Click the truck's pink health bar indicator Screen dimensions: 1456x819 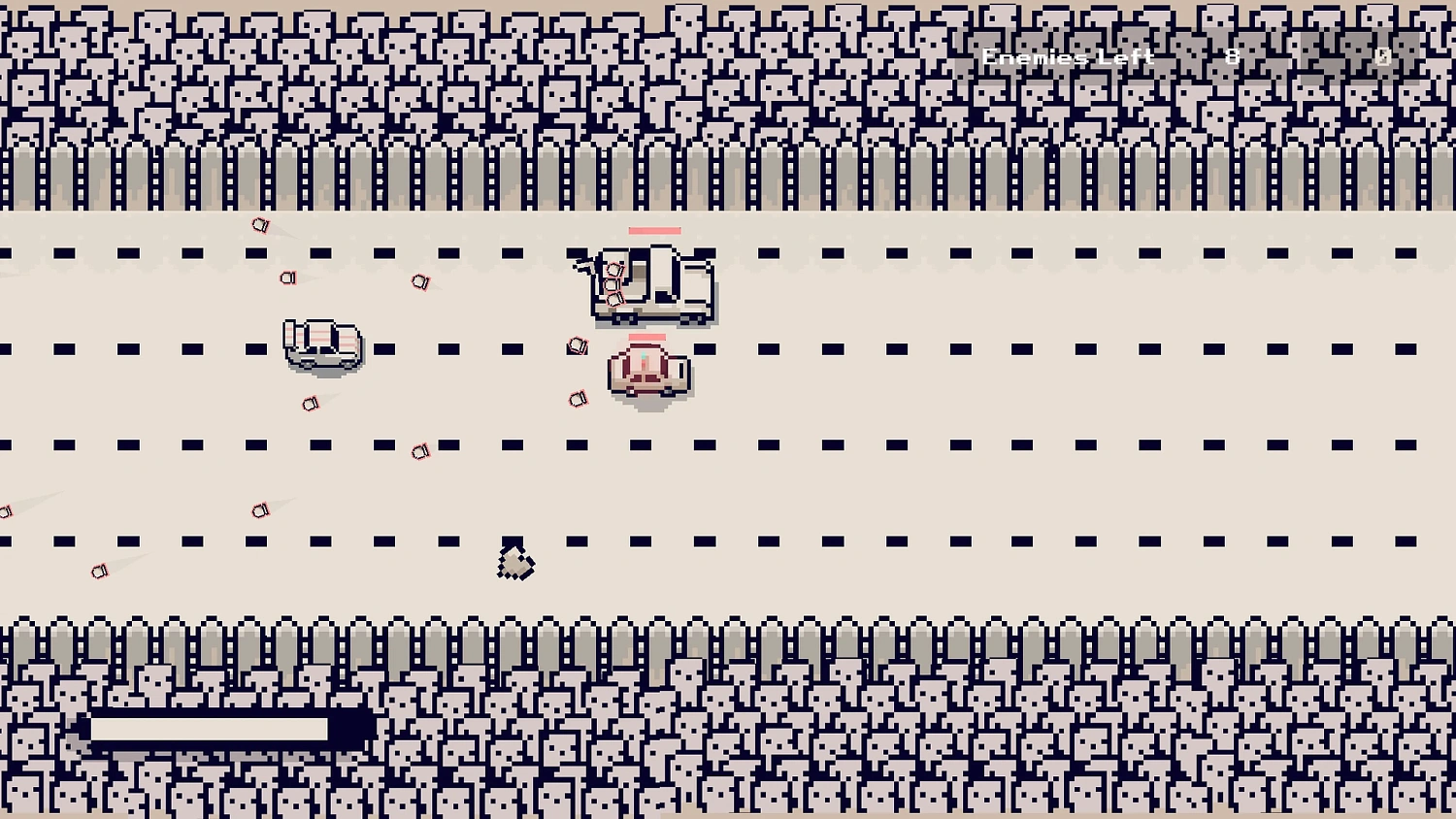(654, 231)
